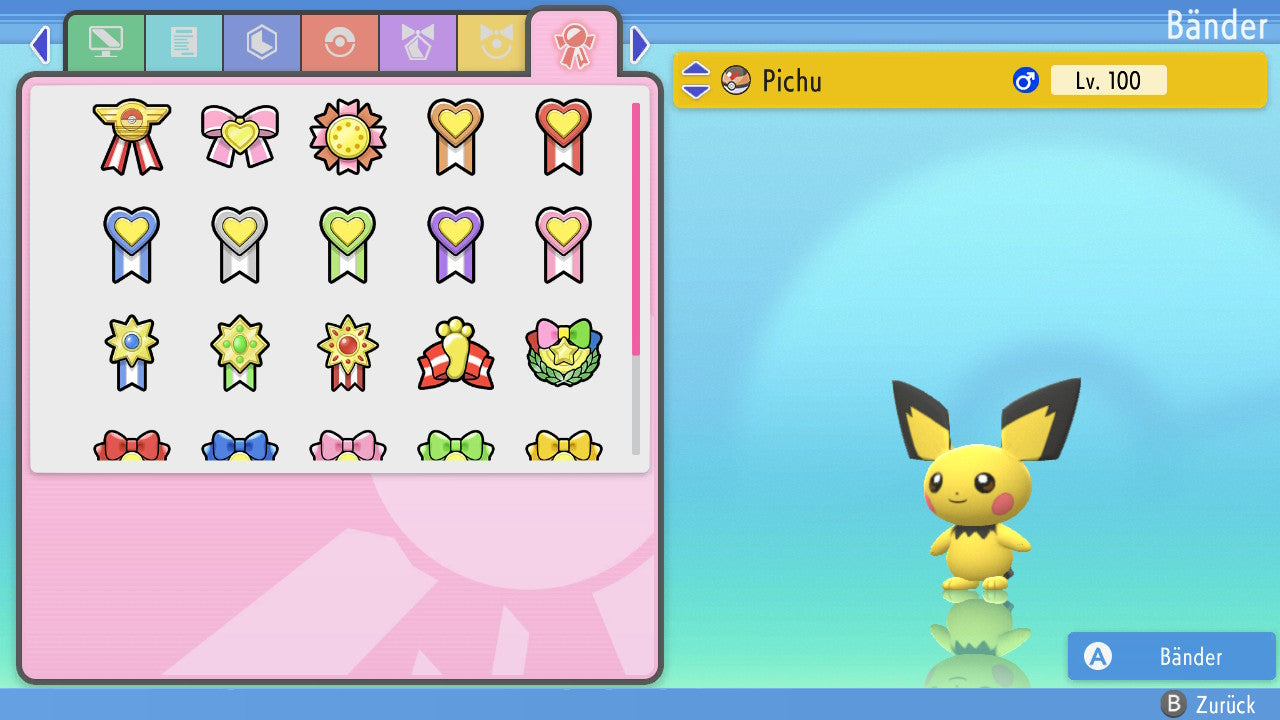Select the purple heart ribbon
The image size is (1280, 720).
click(455, 244)
